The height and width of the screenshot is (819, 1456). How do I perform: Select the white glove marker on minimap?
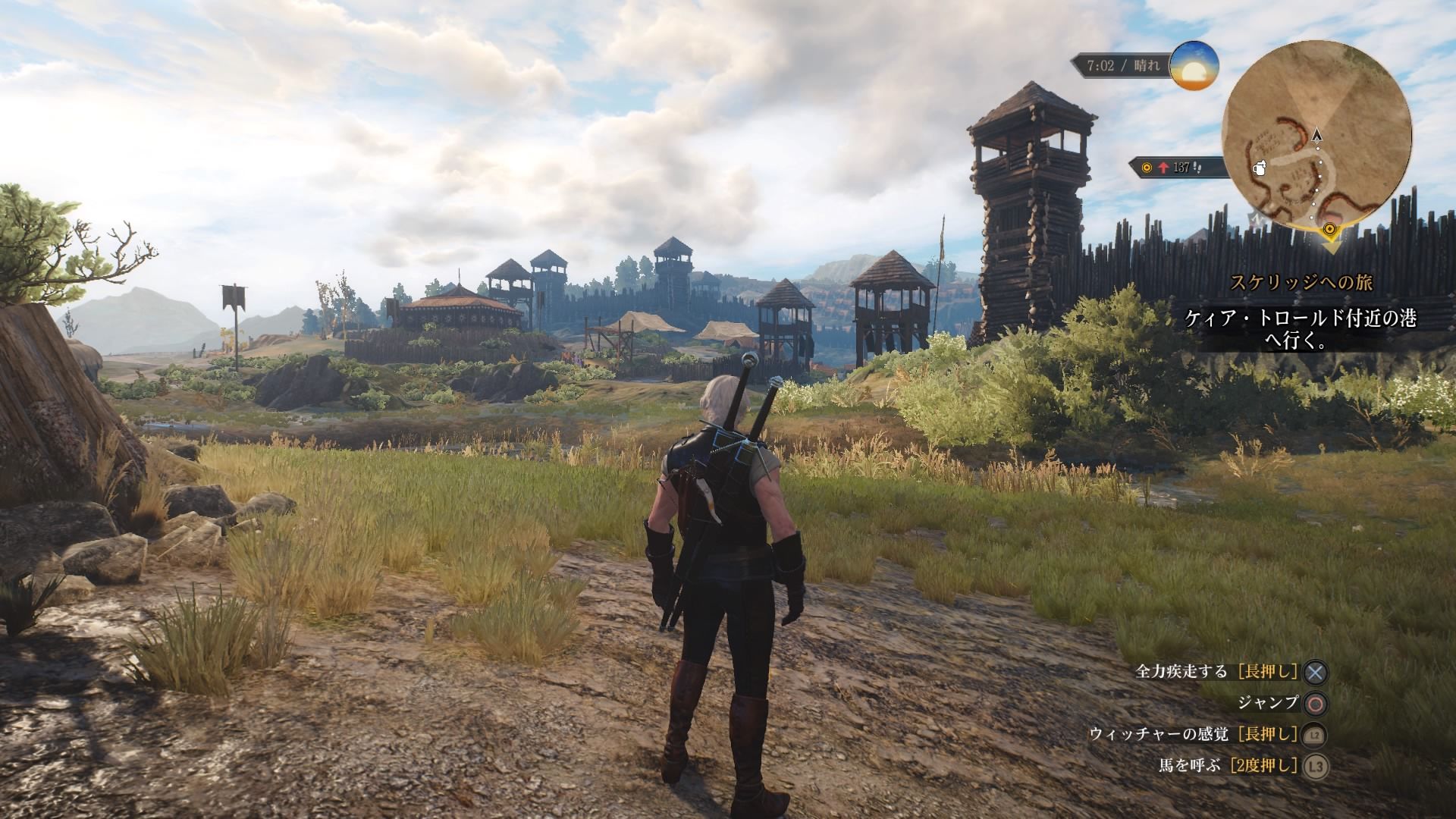pyautogui.click(x=1260, y=168)
